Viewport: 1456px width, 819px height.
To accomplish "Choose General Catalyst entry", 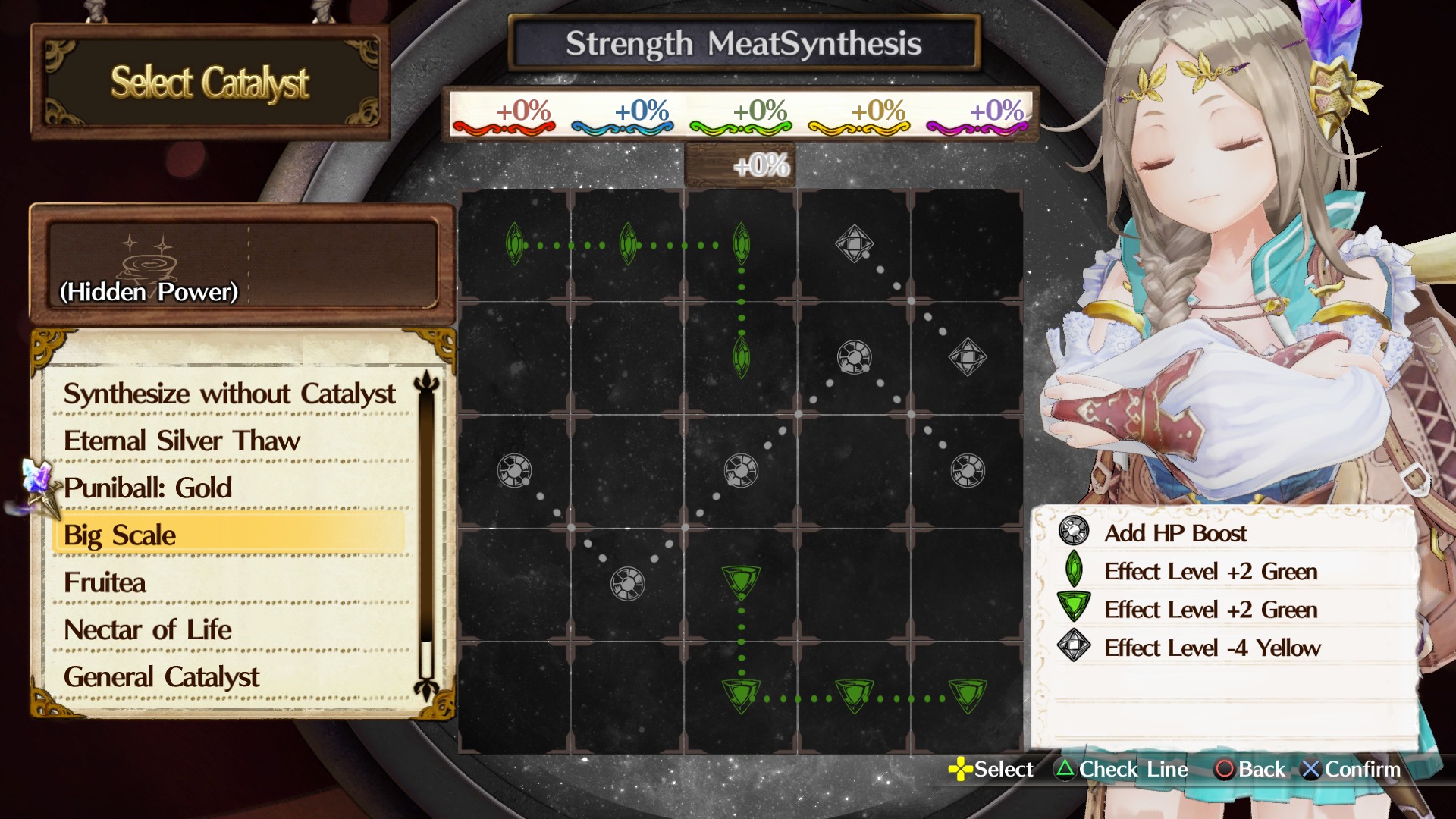I will 162,677.
